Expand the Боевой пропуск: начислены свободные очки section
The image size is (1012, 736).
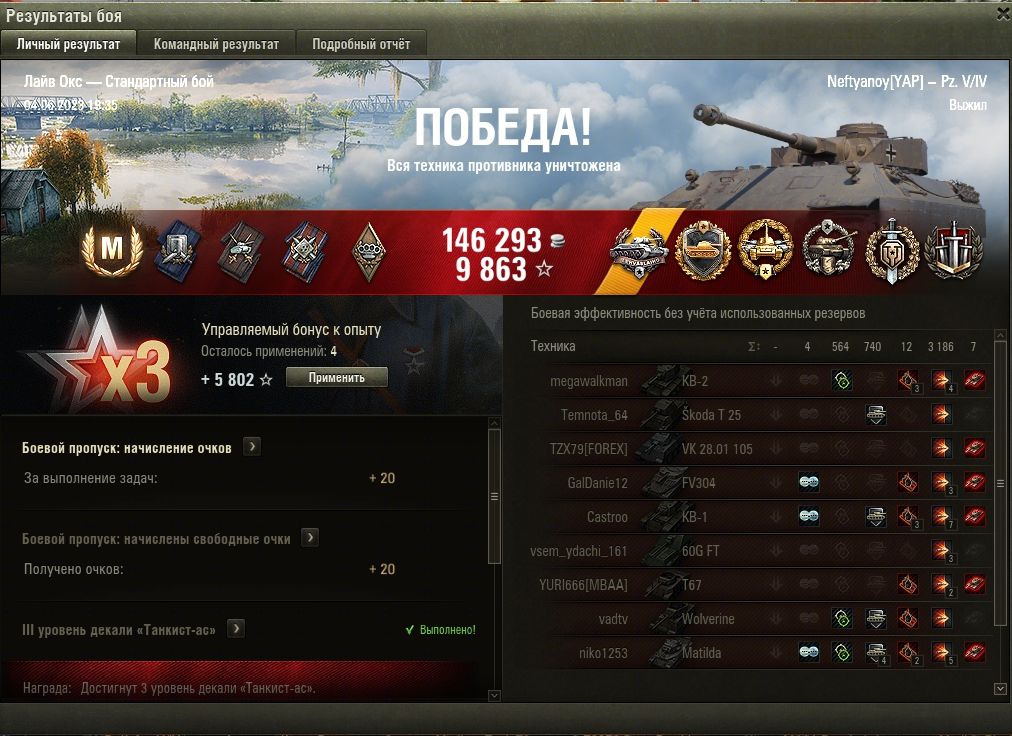coord(310,538)
